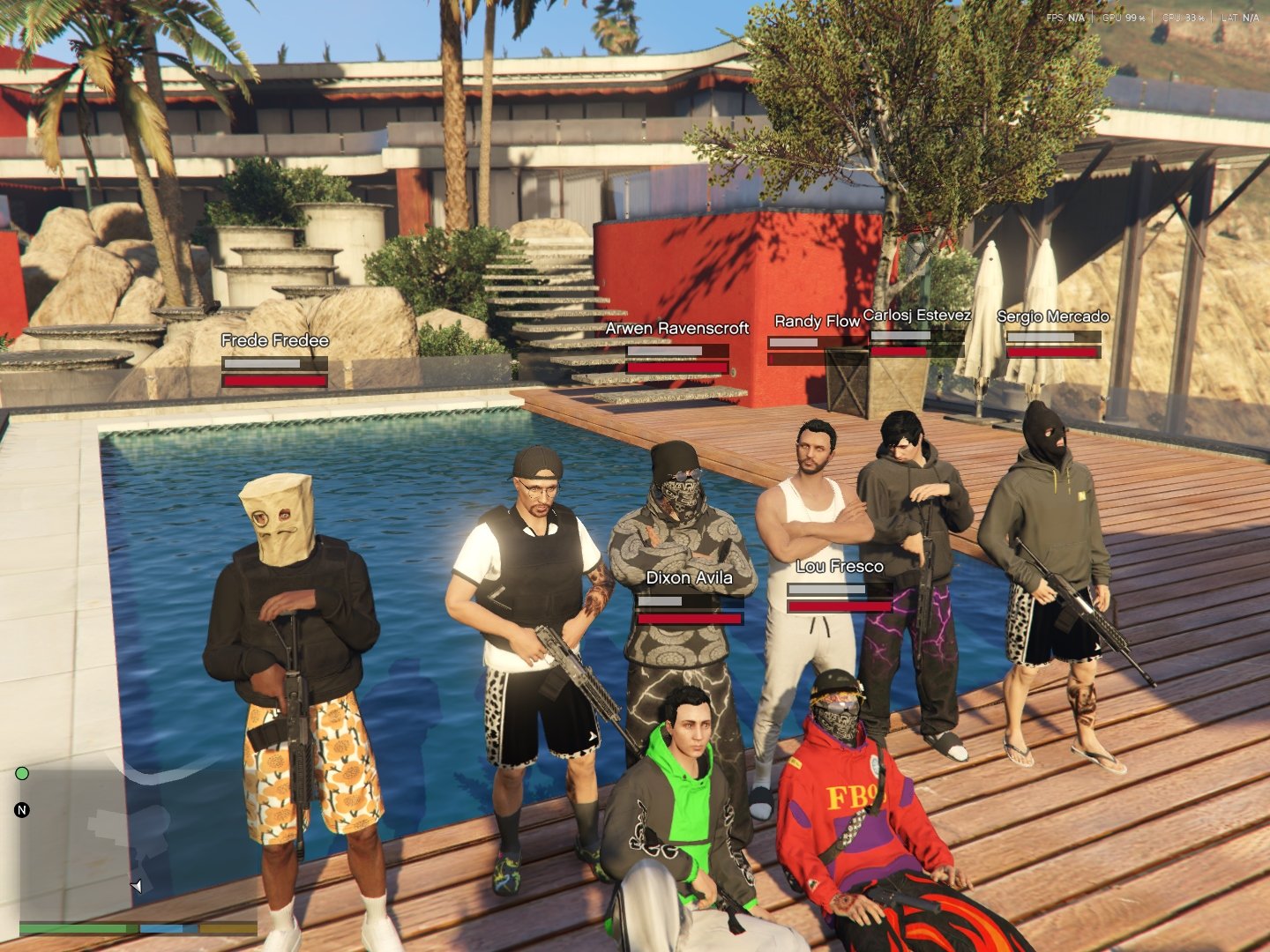Click the green circle blip on the minimap
The image size is (1270, 952).
(22, 774)
